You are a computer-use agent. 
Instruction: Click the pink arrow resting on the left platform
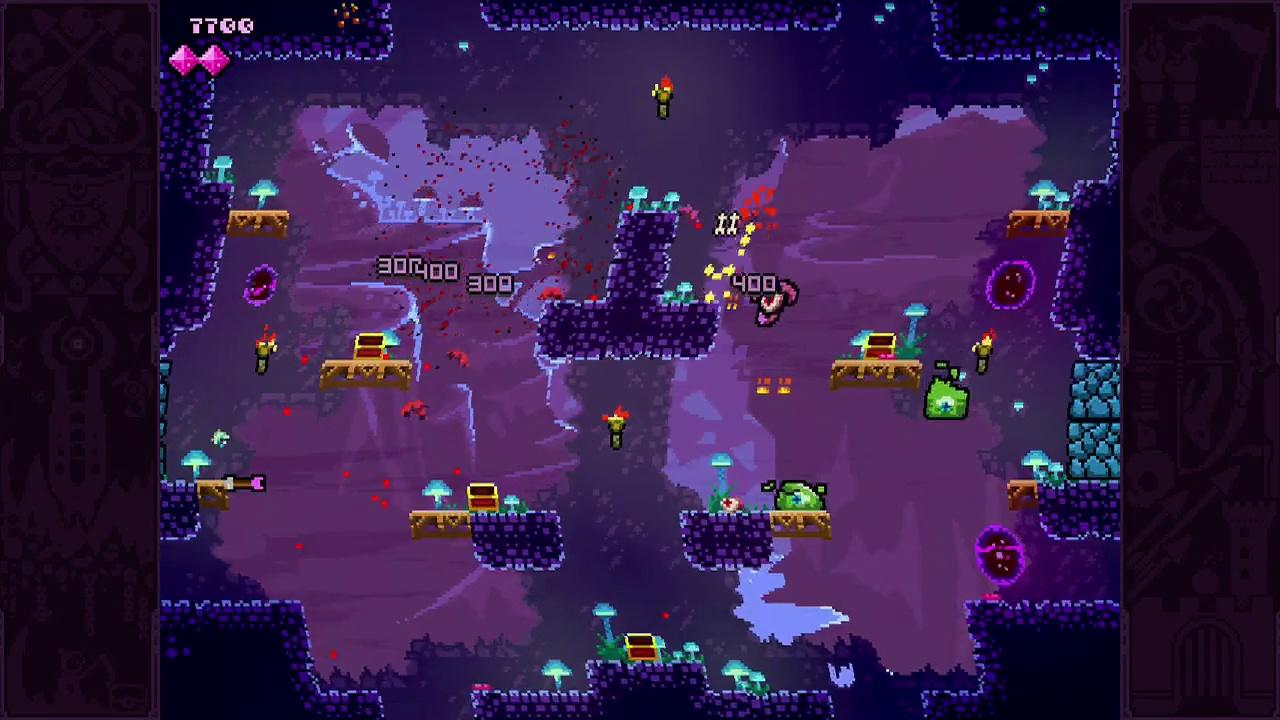[245, 484]
